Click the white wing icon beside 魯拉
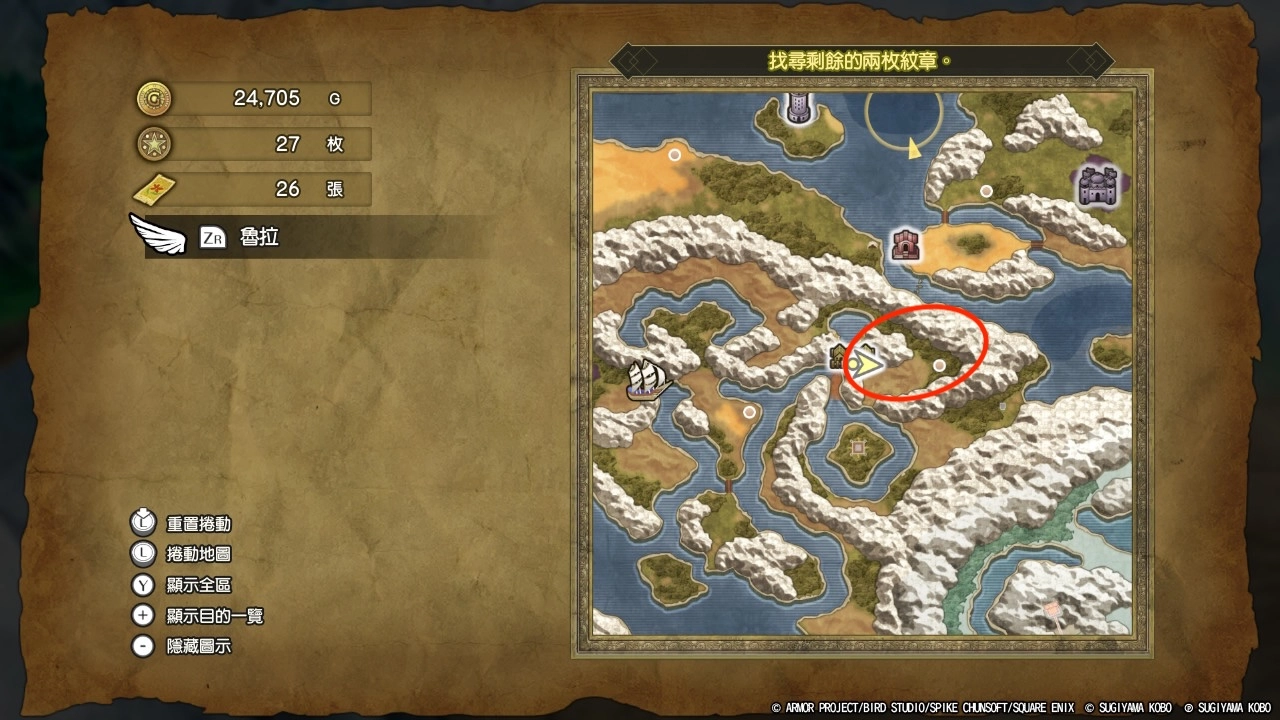Screen dimensions: 1280x720 (158, 235)
